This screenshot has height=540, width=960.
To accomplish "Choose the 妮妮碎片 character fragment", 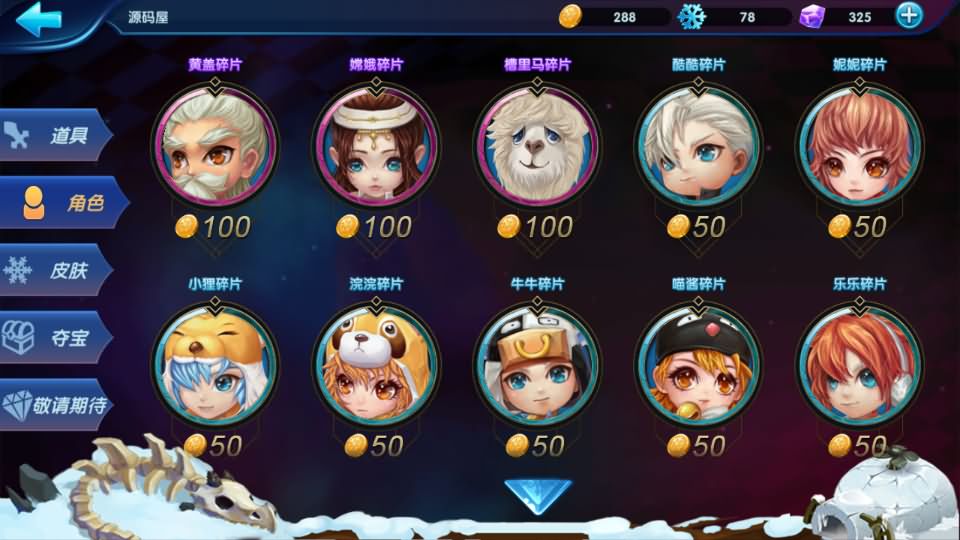I will pyautogui.click(x=859, y=146).
